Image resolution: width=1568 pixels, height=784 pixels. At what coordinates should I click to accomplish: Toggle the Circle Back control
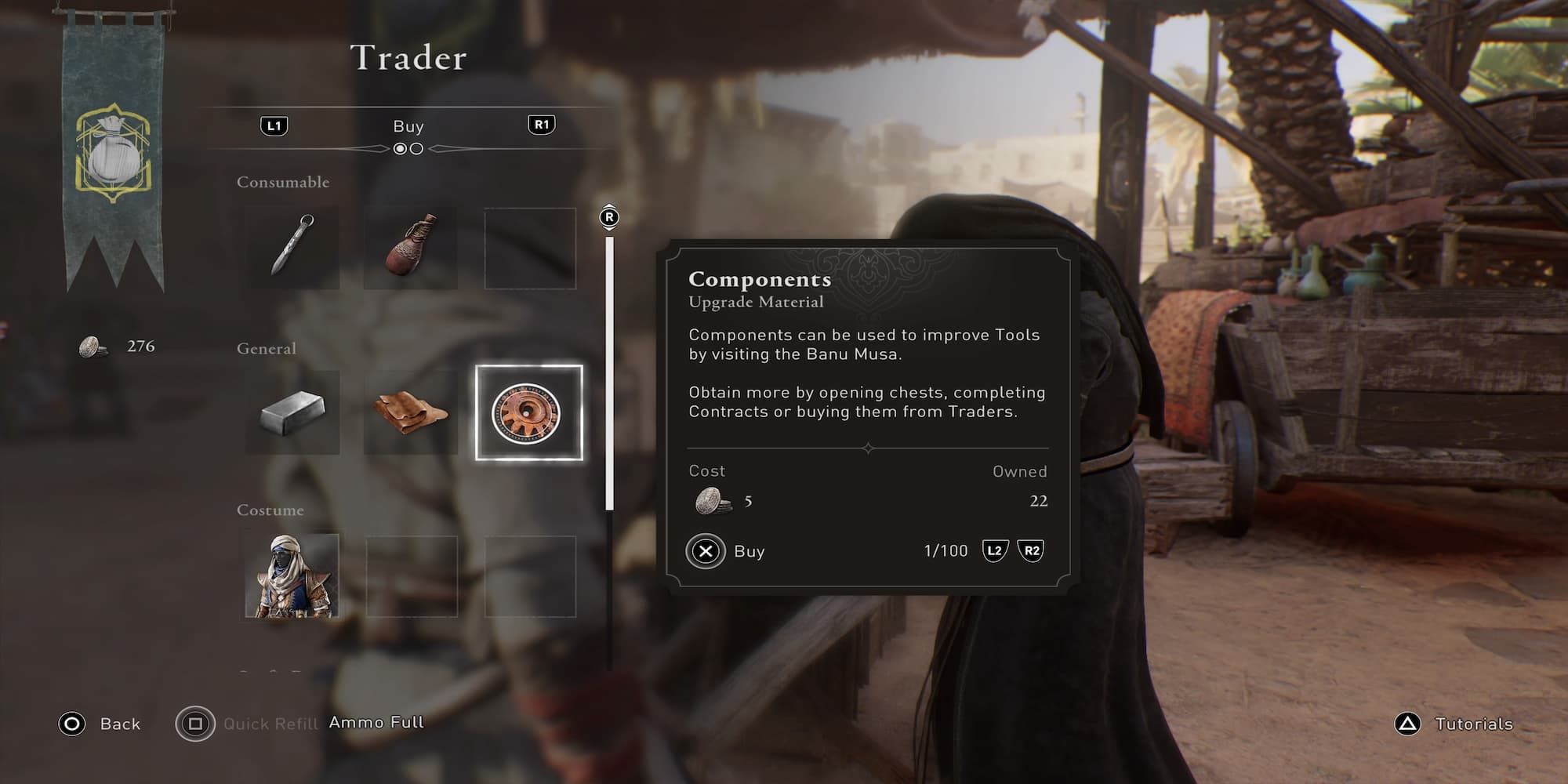click(72, 724)
